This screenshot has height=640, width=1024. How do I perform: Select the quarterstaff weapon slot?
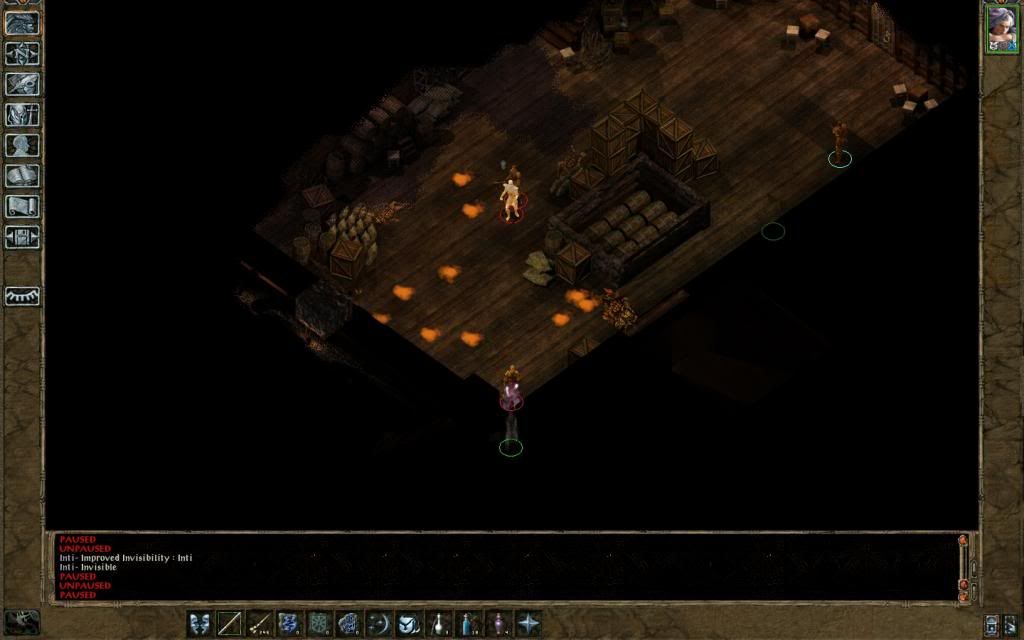coord(230,623)
